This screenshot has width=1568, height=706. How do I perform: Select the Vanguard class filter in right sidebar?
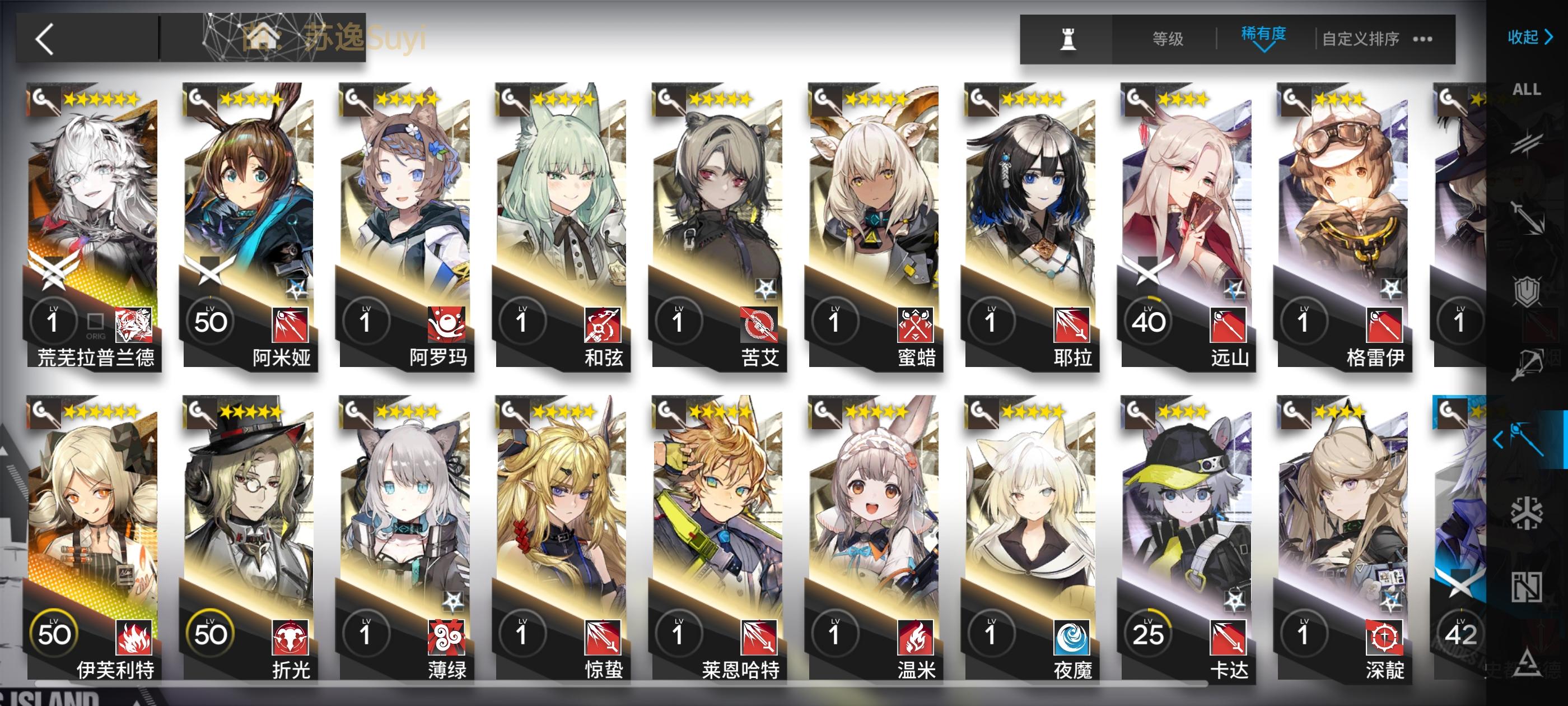click(1527, 145)
